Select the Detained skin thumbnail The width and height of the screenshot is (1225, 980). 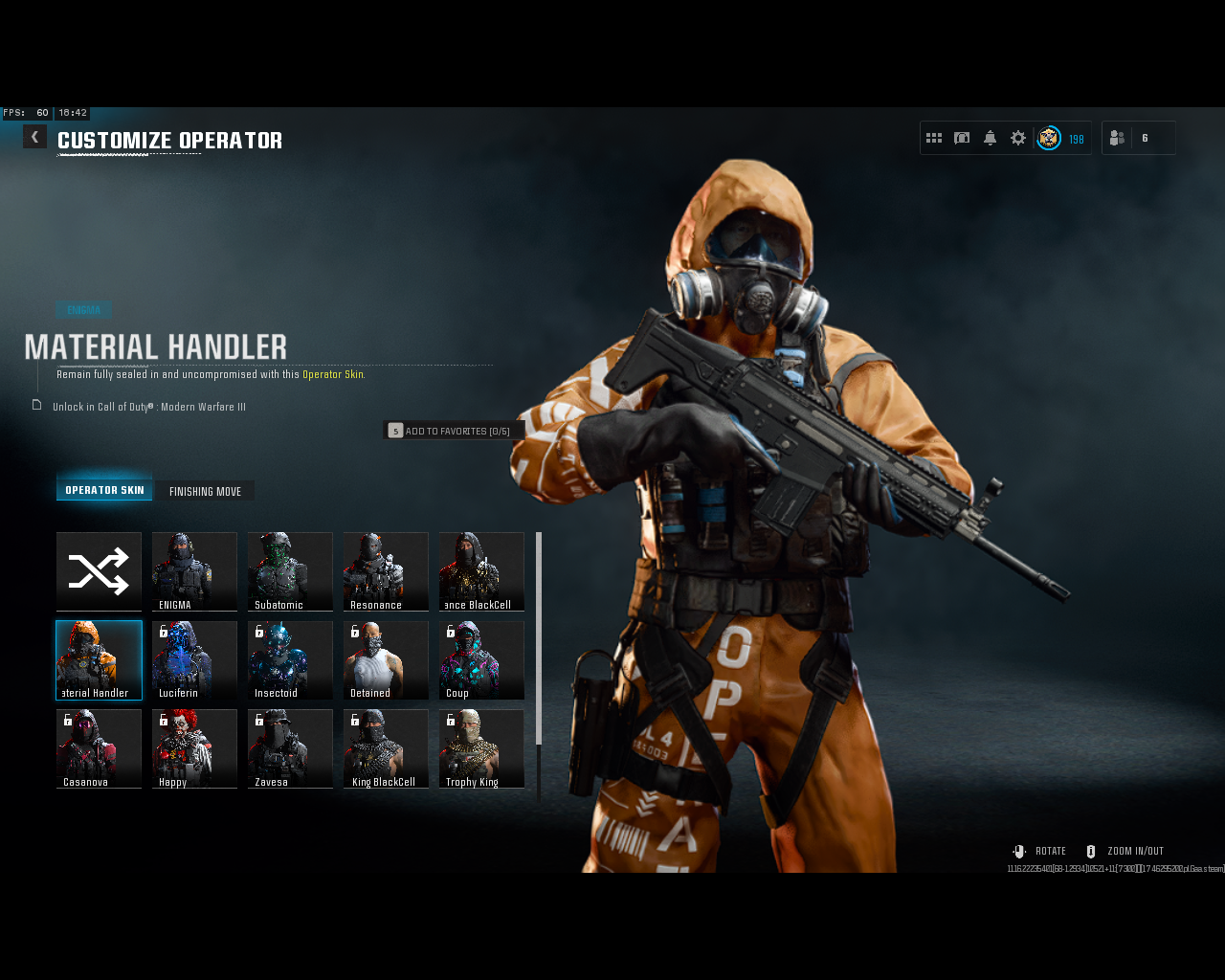pyautogui.click(x=386, y=659)
